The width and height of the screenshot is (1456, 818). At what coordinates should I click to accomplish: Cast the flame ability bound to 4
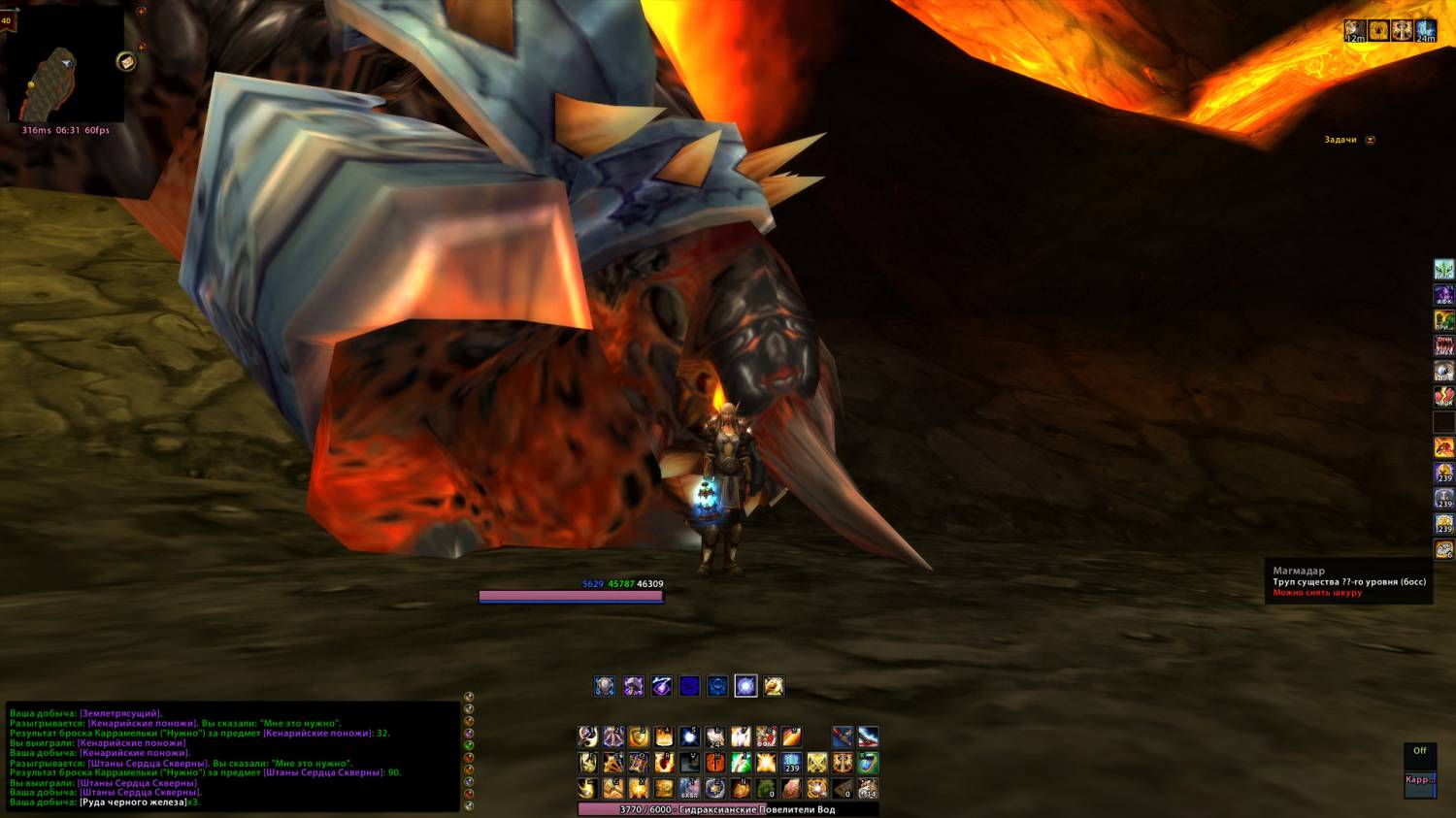664,736
